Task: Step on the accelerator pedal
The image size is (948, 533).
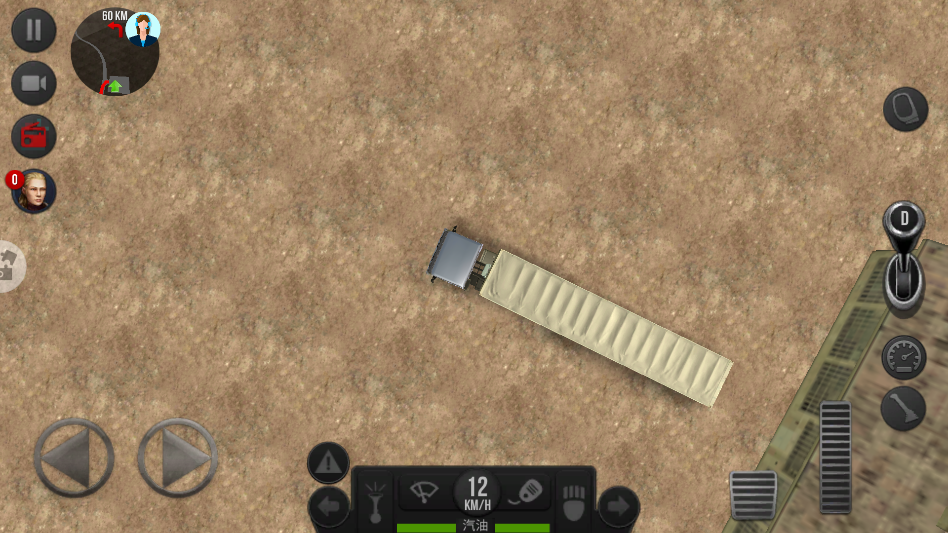Action: click(835, 457)
